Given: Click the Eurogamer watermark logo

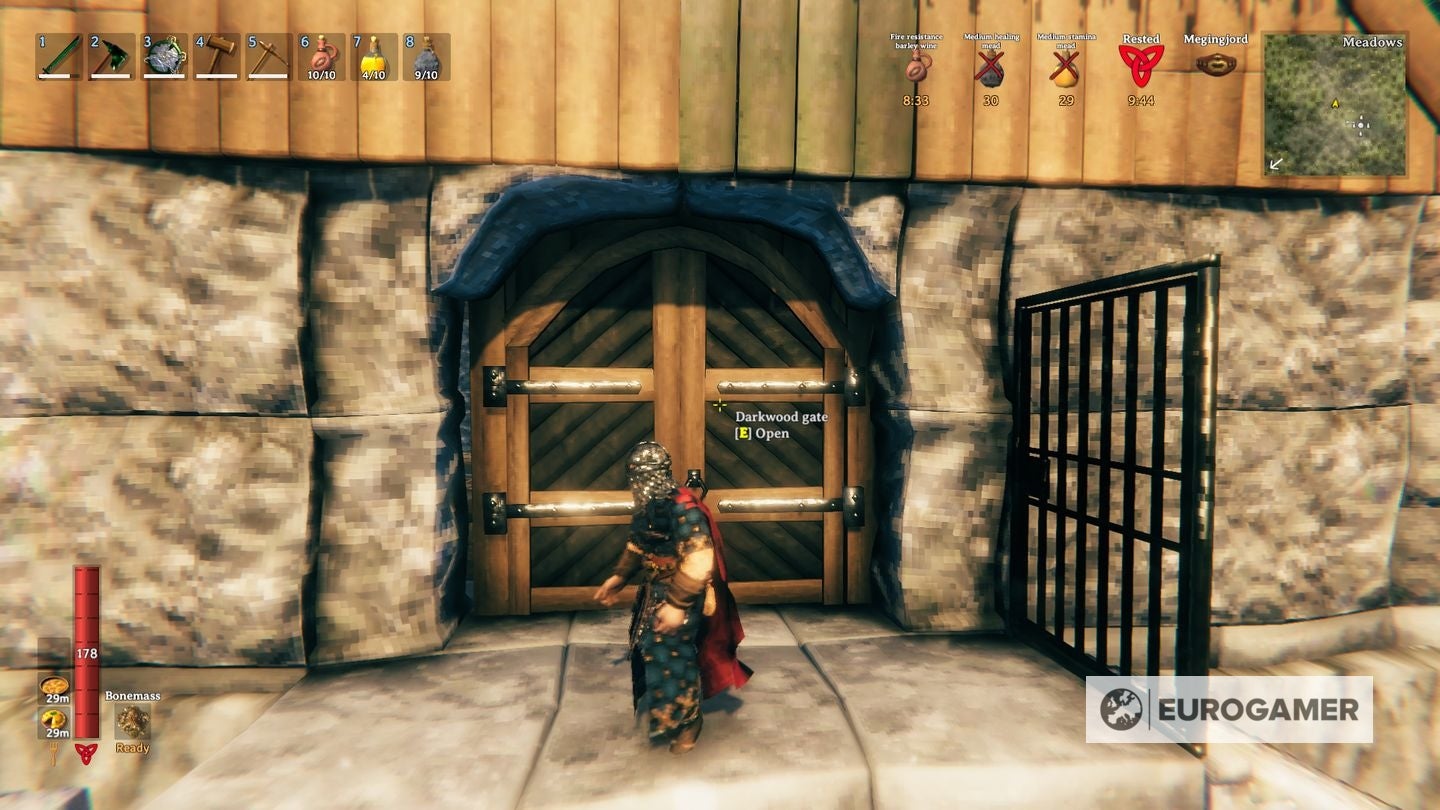Looking at the screenshot, I should (x=1229, y=709).
